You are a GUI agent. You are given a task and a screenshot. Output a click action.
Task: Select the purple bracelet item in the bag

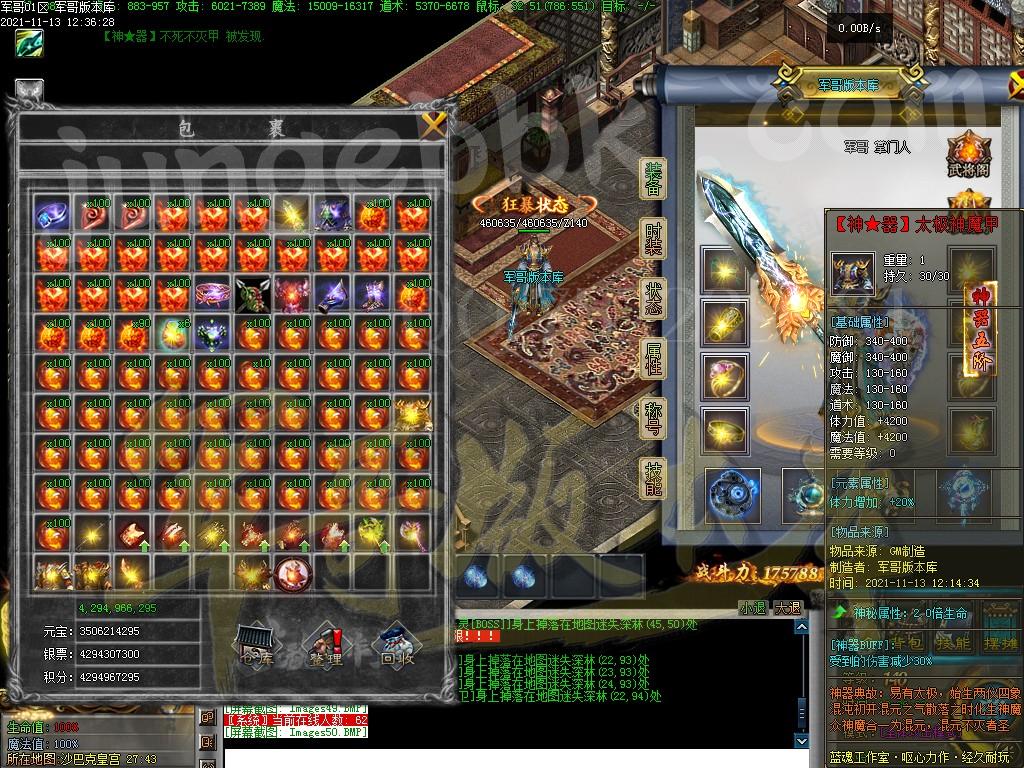tap(212, 293)
